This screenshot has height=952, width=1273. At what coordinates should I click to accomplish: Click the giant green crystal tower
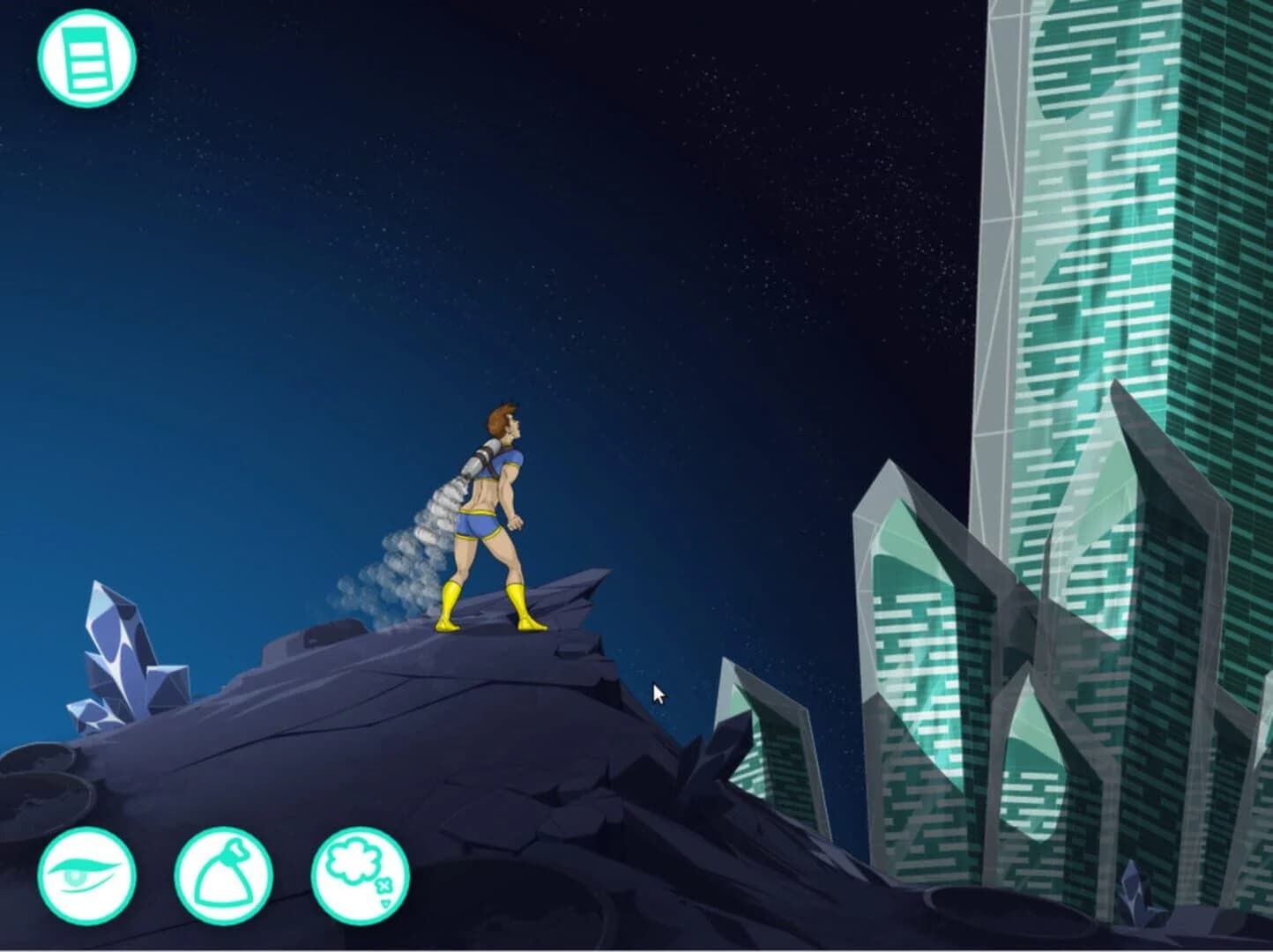[x=1111, y=220]
